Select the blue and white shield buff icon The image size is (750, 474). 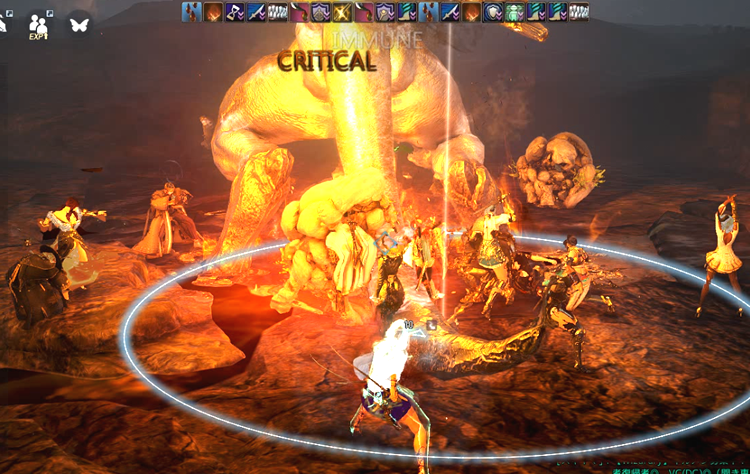point(491,12)
